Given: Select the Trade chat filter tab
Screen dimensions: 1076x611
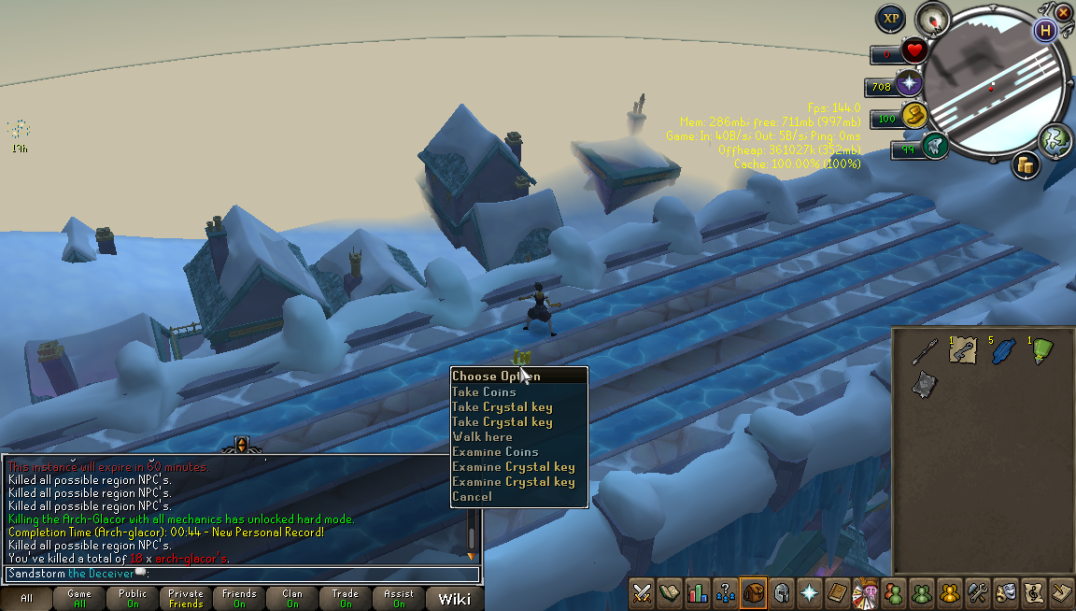Looking at the screenshot, I should pyautogui.click(x=345, y=598).
